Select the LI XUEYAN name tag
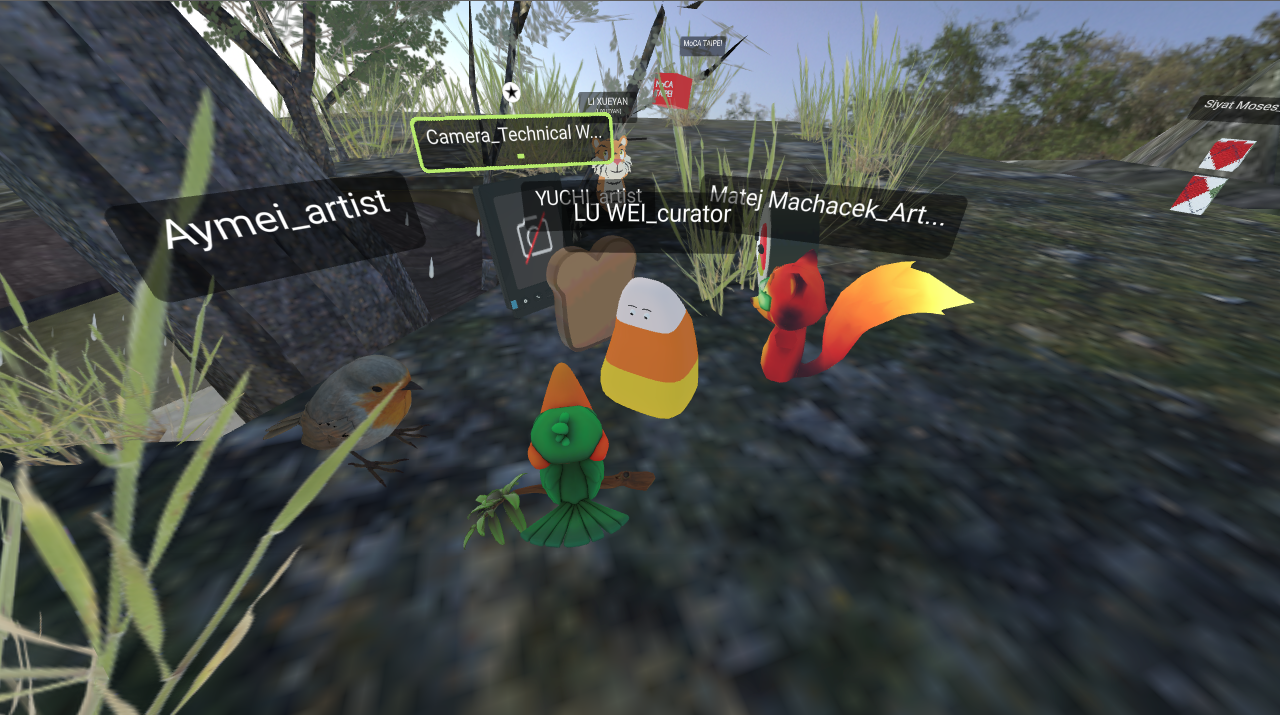The height and width of the screenshot is (715, 1280). pyautogui.click(x=606, y=102)
